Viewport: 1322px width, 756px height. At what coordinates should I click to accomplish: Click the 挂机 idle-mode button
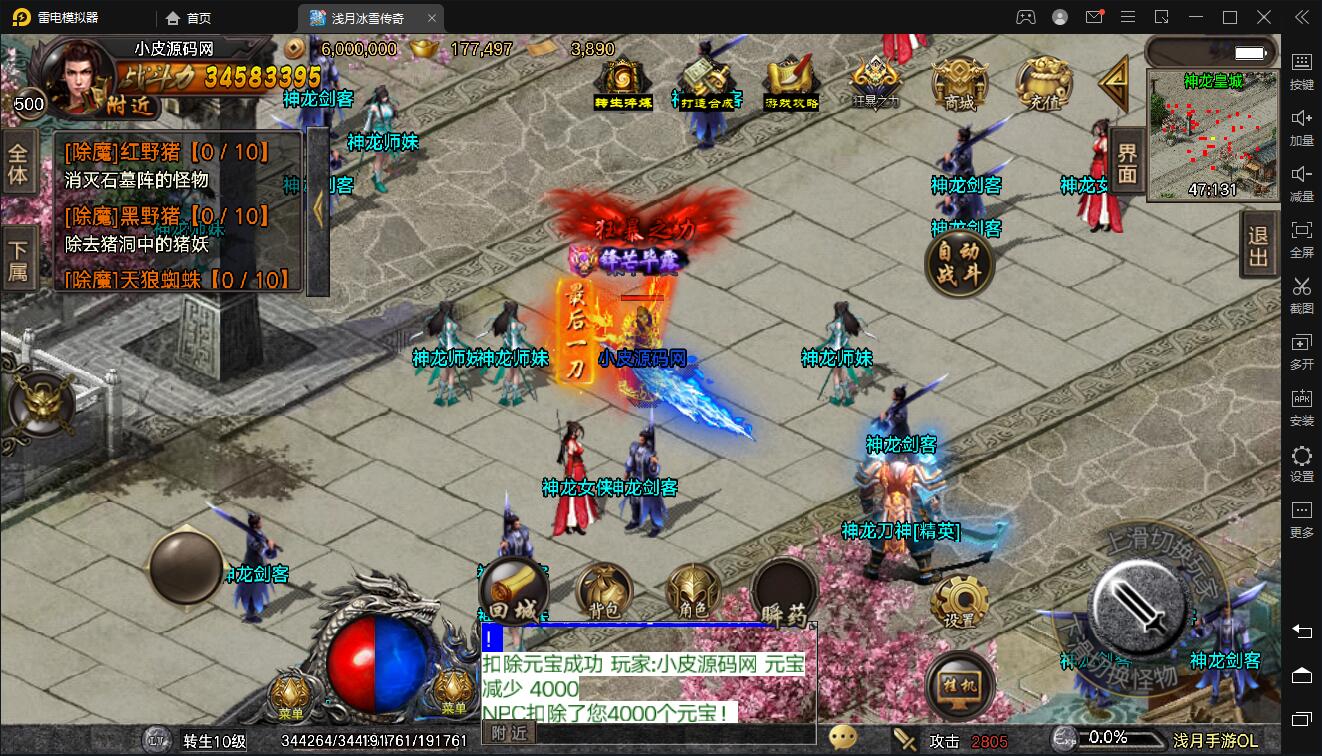[x=959, y=687]
